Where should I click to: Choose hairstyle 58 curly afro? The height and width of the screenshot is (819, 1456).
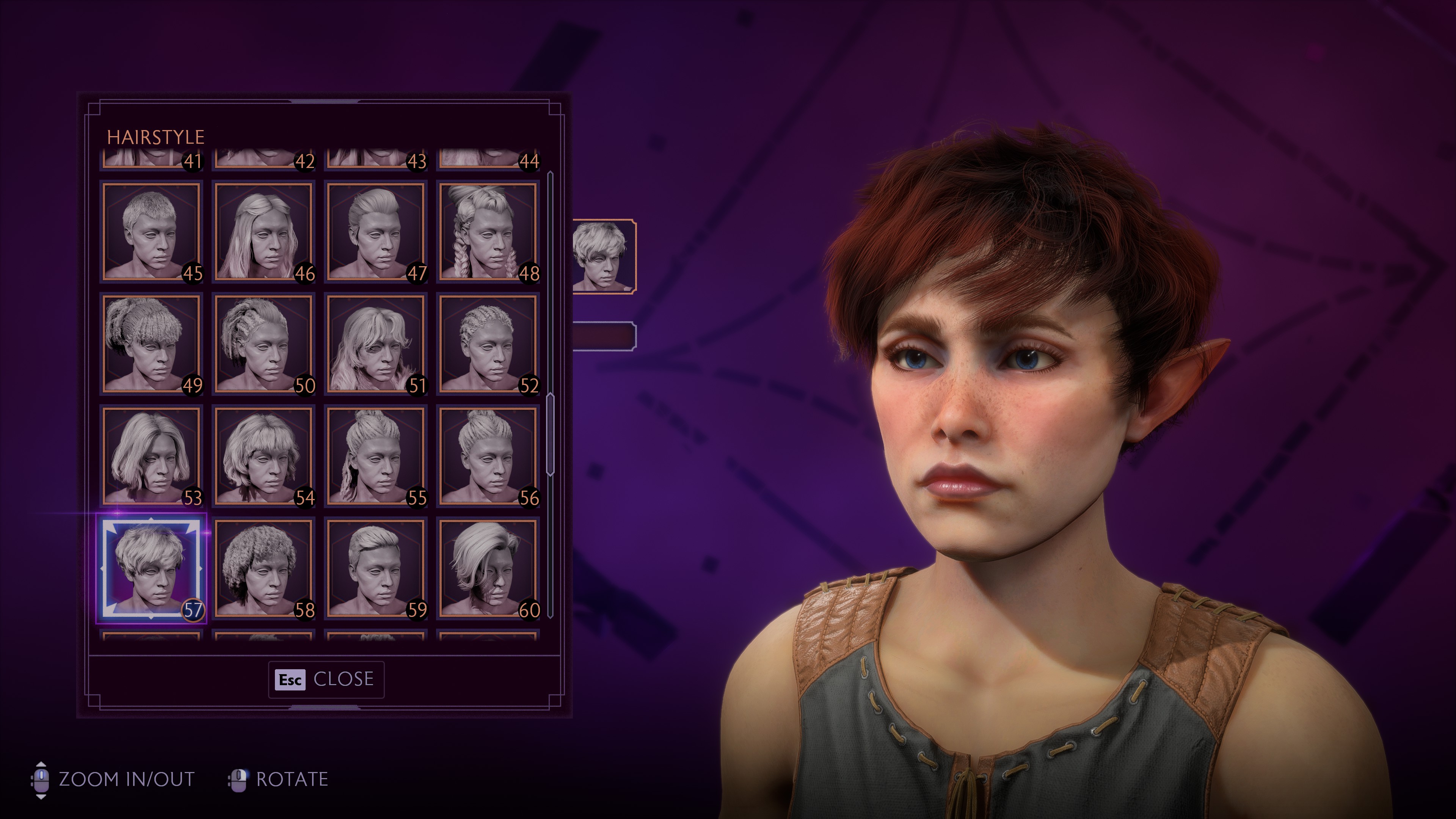click(264, 568)
